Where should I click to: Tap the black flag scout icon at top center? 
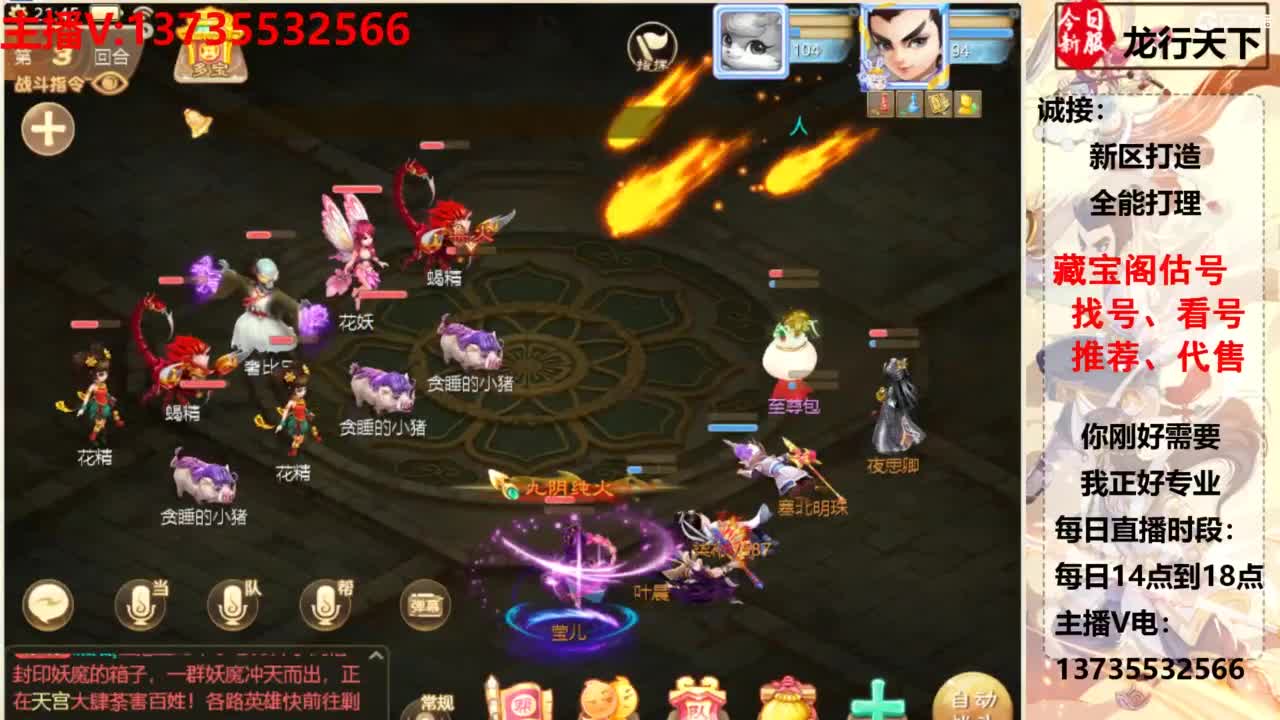click(651, 45)
